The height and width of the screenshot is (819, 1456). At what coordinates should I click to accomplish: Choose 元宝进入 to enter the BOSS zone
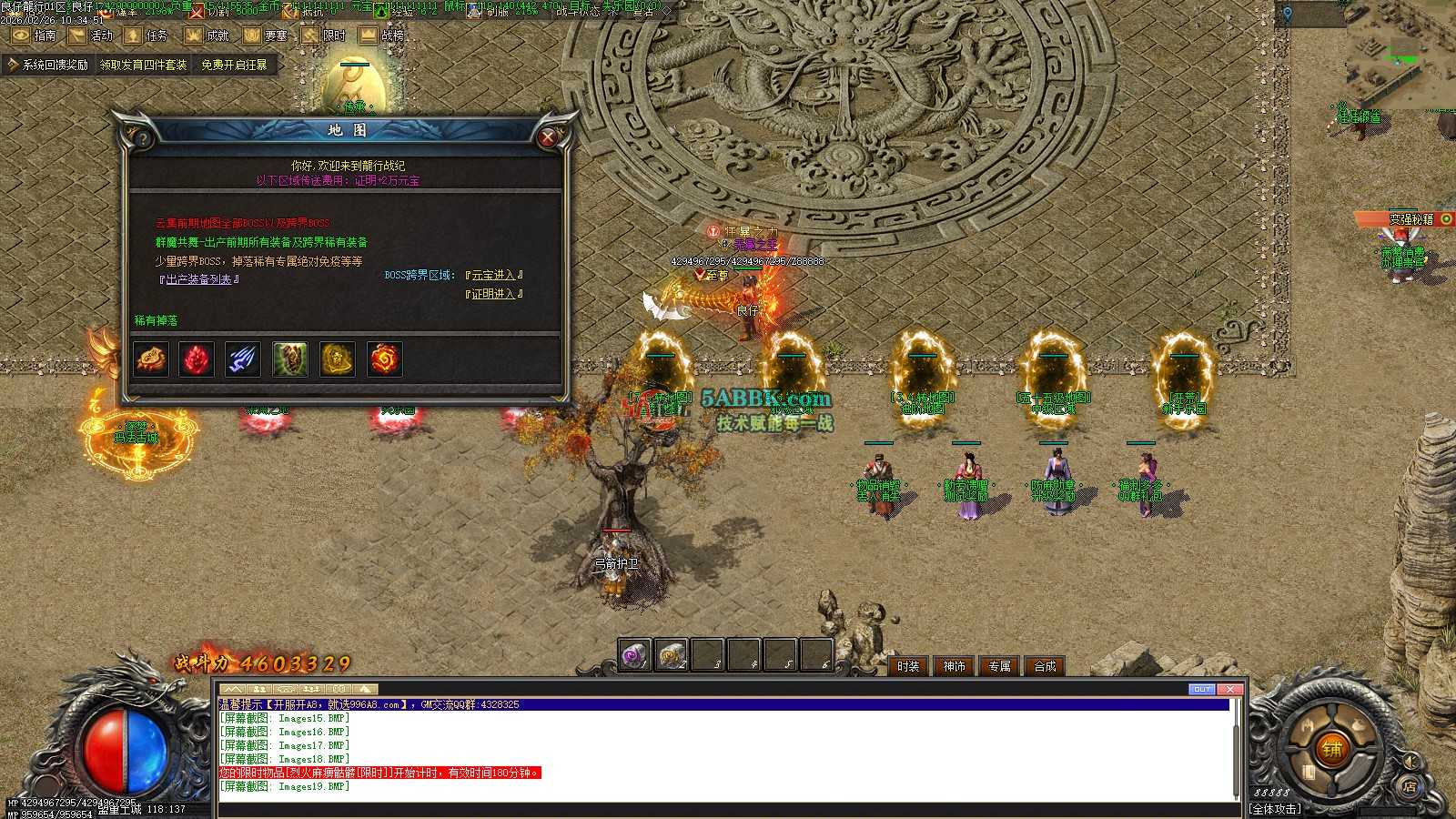tap(494, 275)
